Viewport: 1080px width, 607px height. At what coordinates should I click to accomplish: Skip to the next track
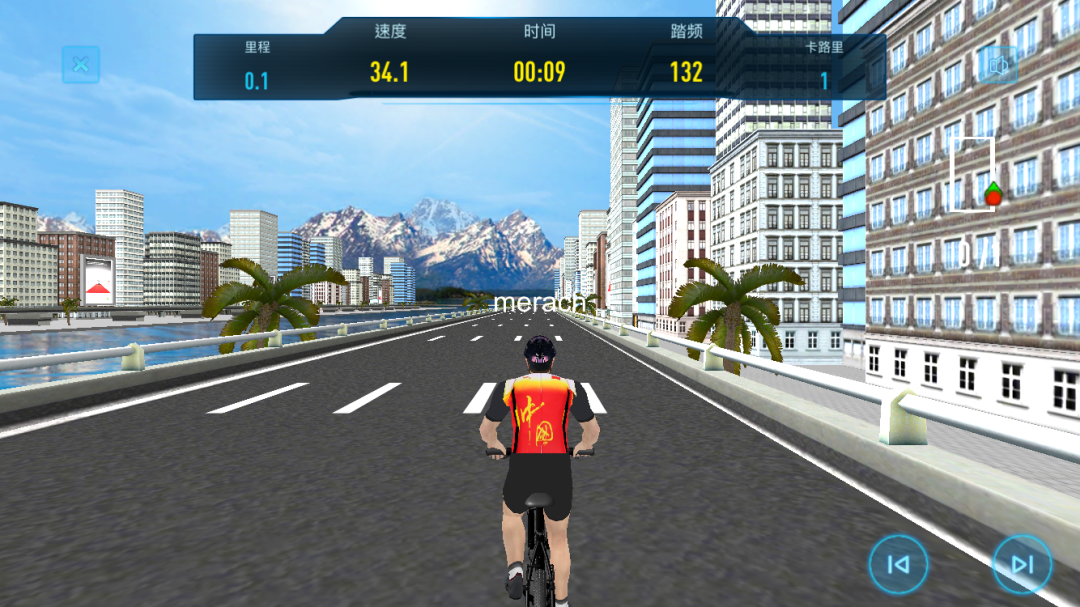(x=1022, y=565)
